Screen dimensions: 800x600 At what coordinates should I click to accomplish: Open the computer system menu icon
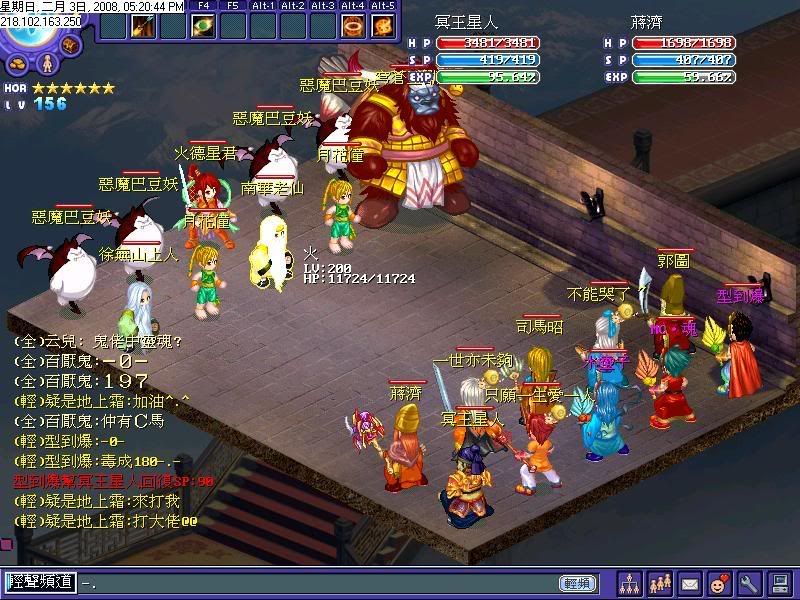click(x=780, y=582)
